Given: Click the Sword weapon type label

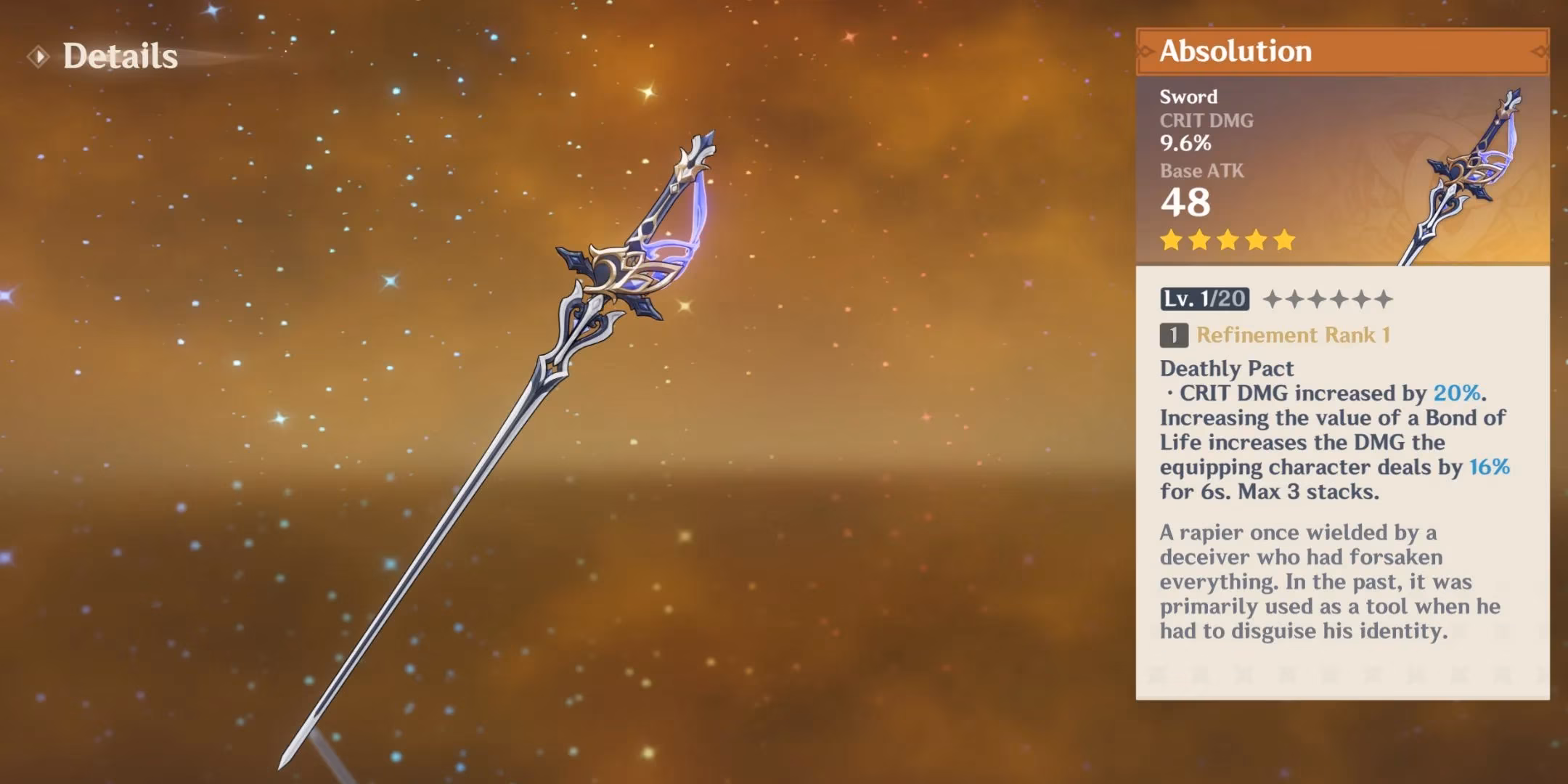Looking at the screenshot, I should [1188, 97].
